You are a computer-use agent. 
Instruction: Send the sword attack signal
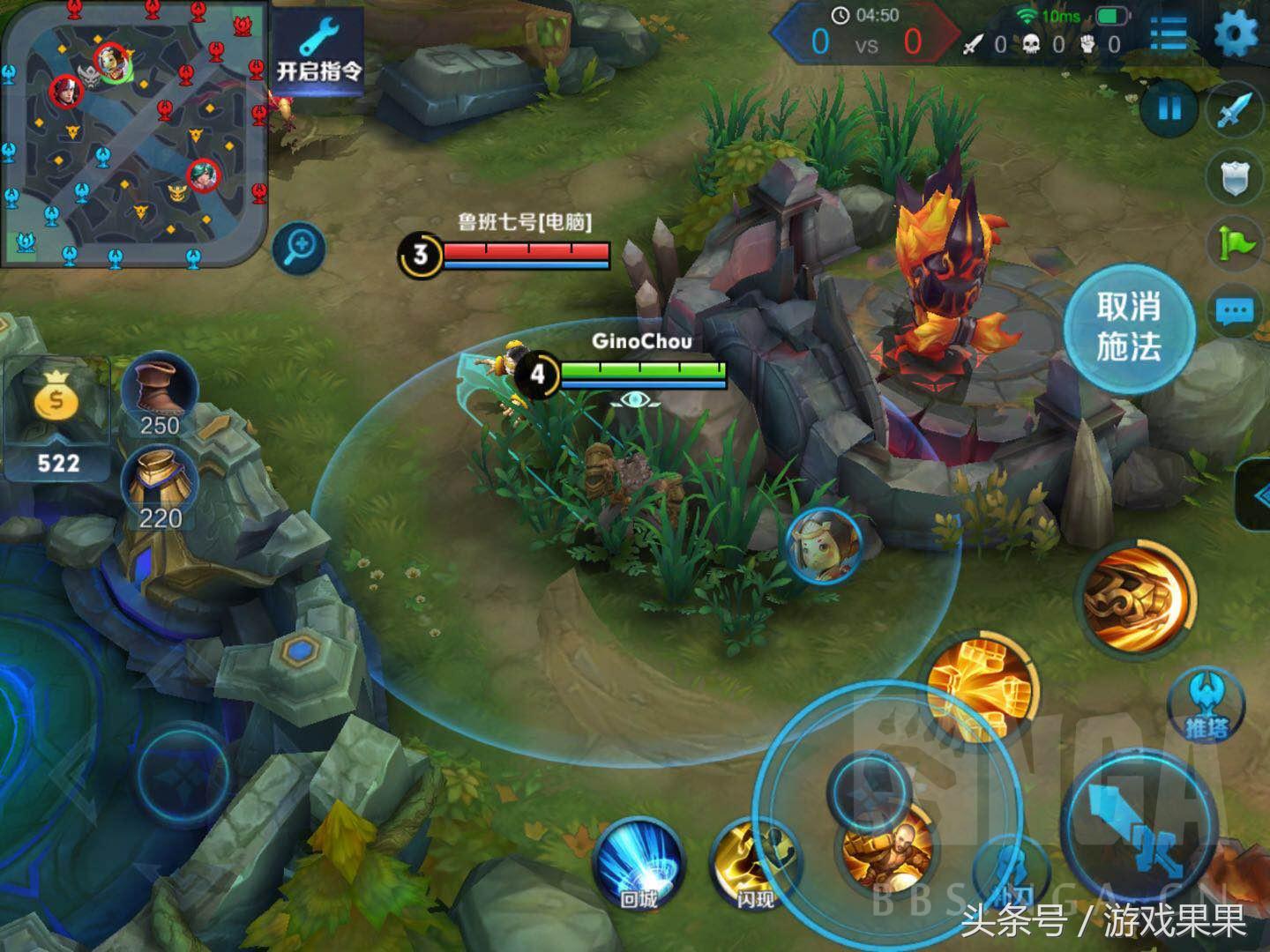[1236, 109]
